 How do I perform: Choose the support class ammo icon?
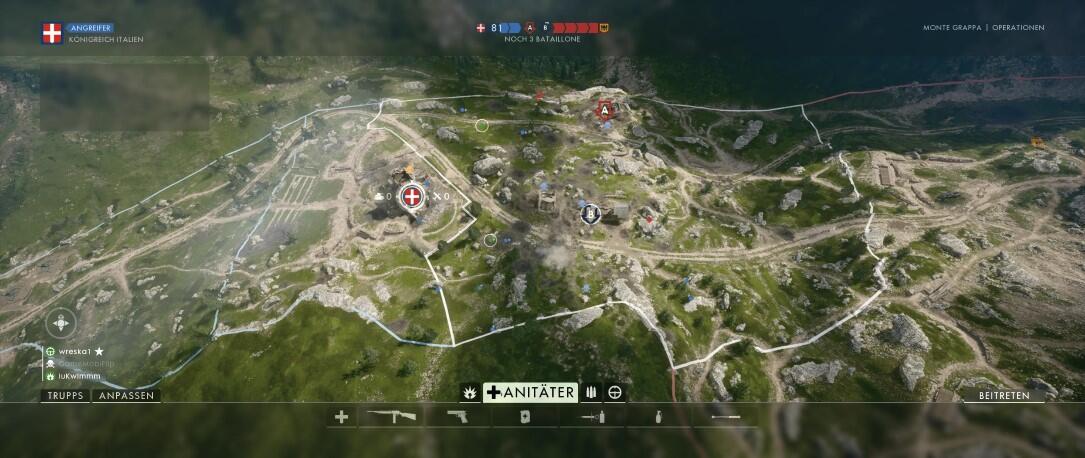coord(590,392)
